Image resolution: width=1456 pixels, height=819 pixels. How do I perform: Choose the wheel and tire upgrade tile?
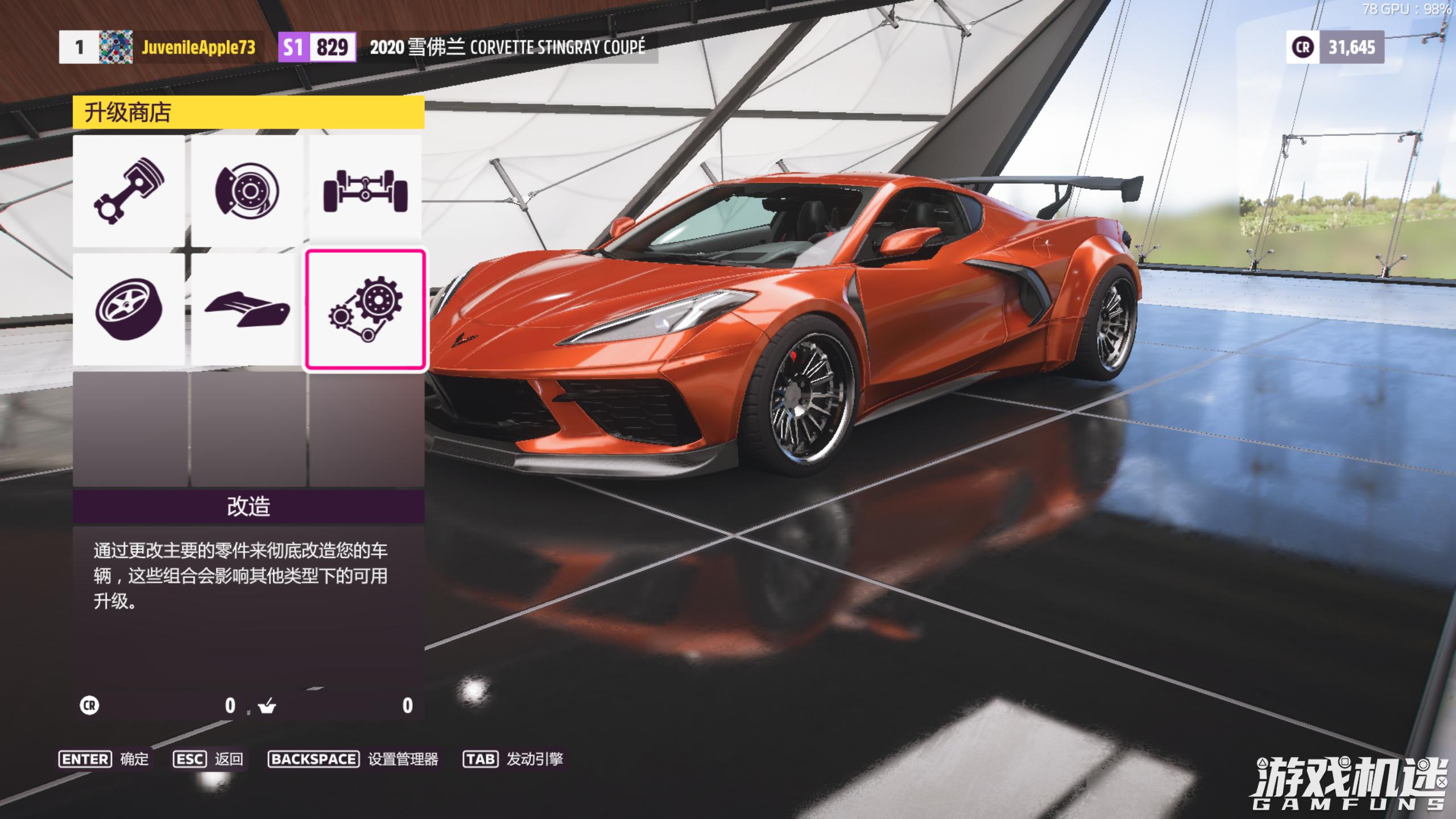click(x=129, y=309)
